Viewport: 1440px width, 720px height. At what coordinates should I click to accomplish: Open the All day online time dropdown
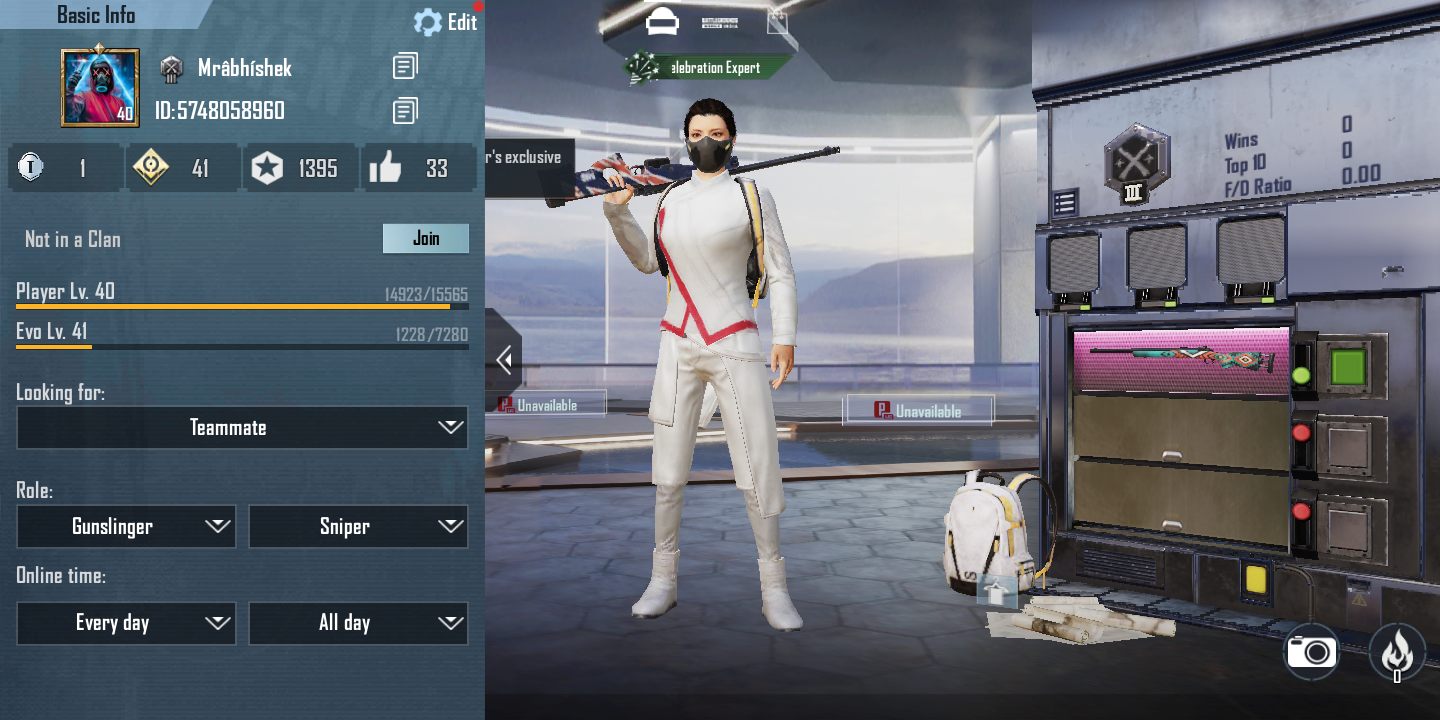pyautogui.click(x=358, y=623)
